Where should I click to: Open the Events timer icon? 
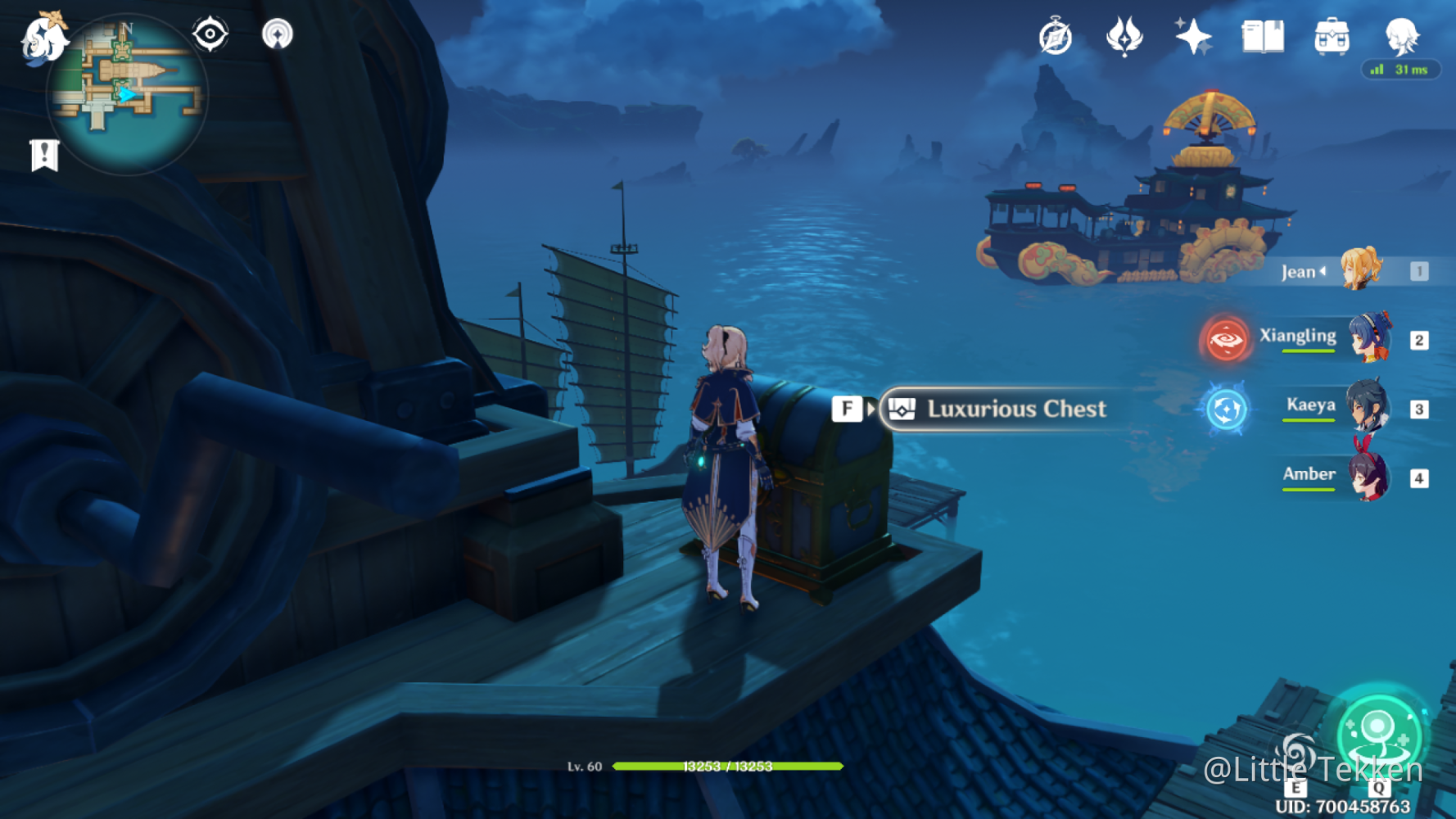[x=1056, y=34]
